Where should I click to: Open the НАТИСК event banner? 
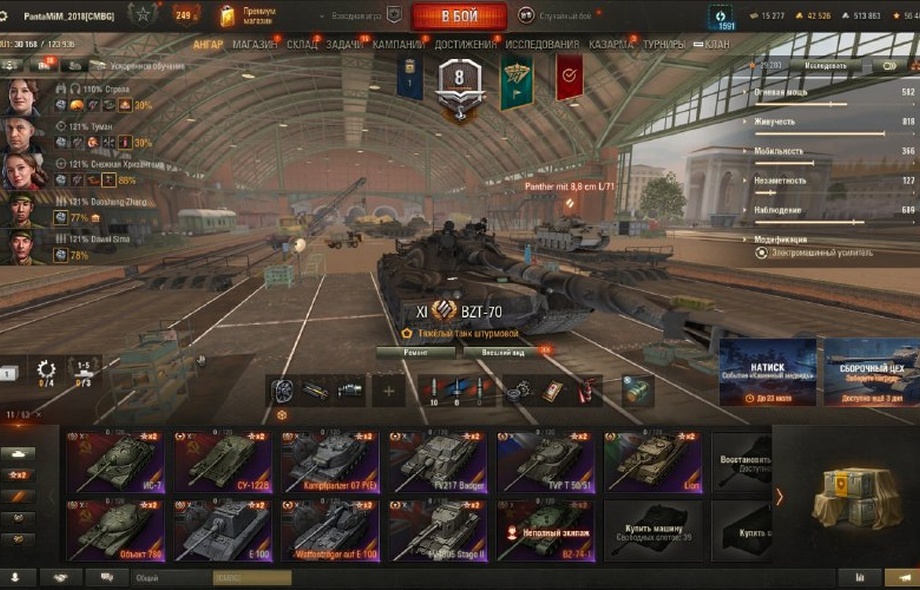(767, 372)
